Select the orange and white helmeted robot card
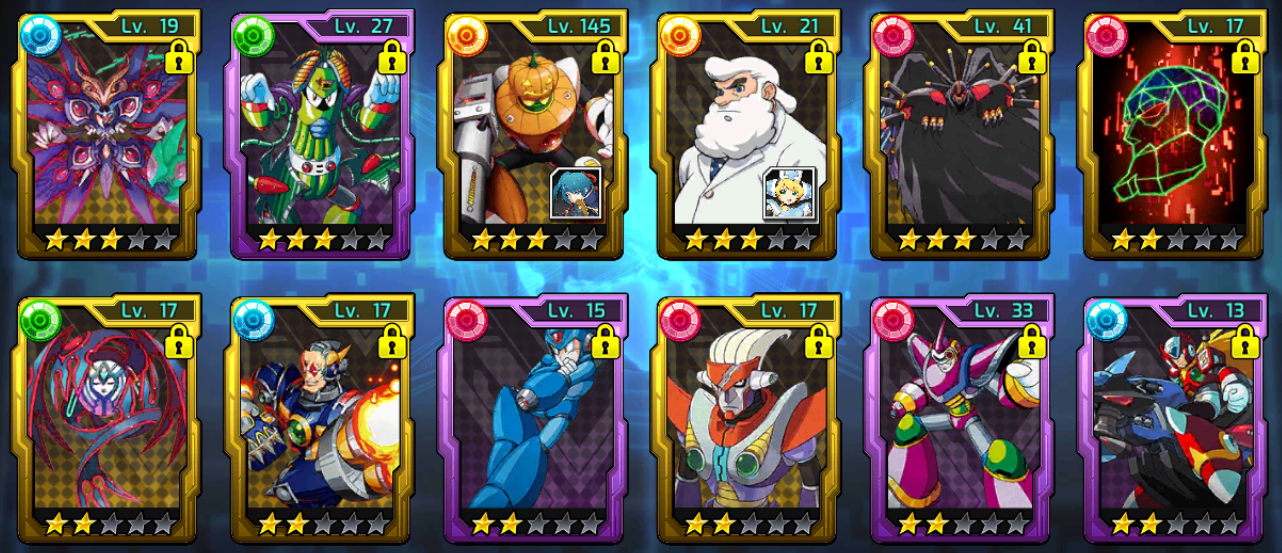This screenshot has height=553, width=1282. tap(748, 418)
